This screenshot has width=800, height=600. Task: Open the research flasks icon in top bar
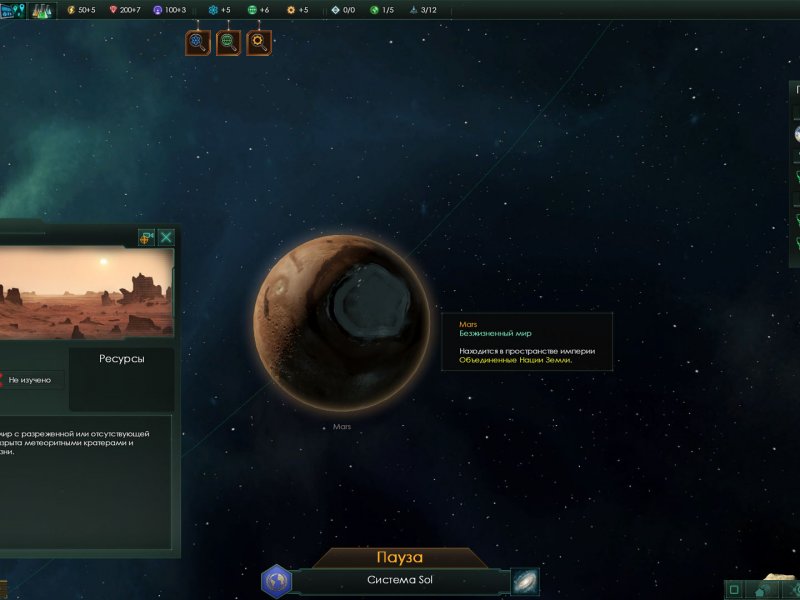click(41, 11)
